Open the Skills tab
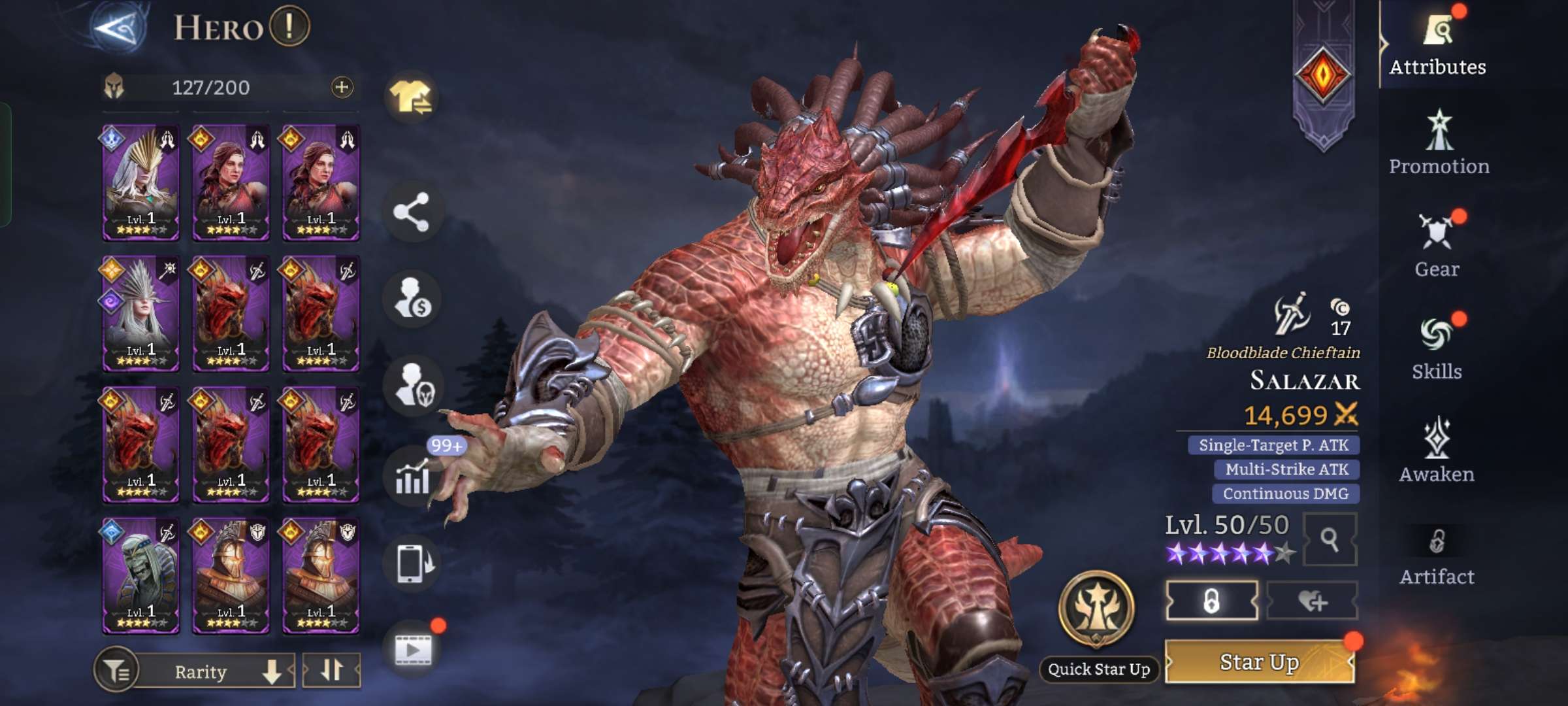This screenshot has width=1568, height=706. click(1437, 349)
